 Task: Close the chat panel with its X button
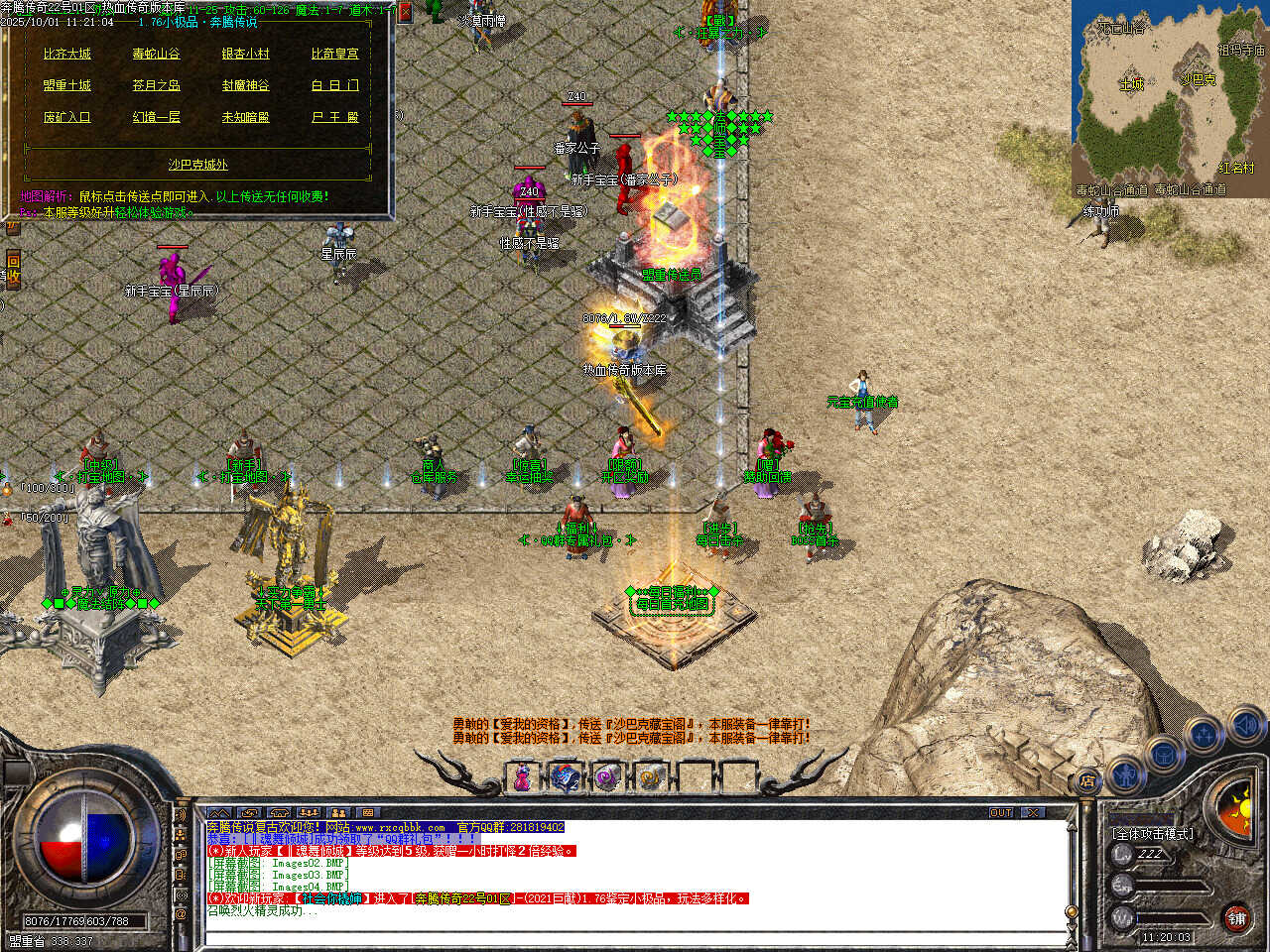pos(1034,812)
